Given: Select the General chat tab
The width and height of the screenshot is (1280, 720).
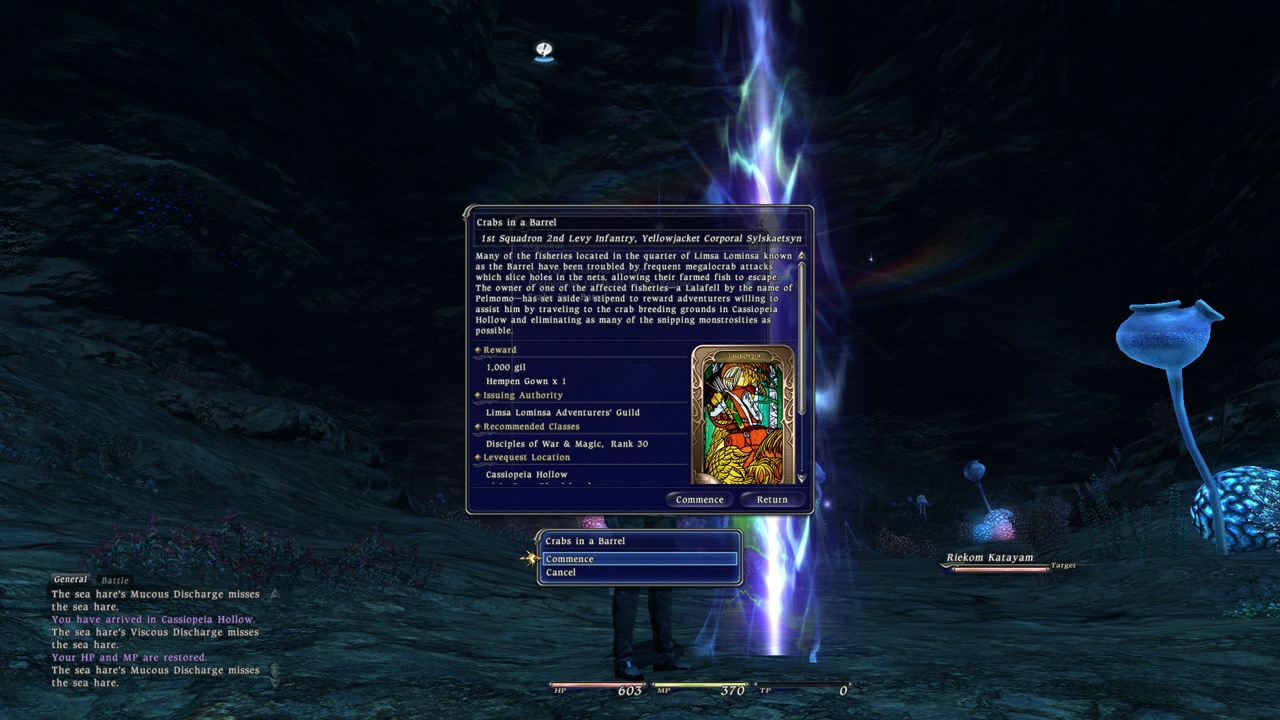Looking at the screenshot, I should (70, 579).
